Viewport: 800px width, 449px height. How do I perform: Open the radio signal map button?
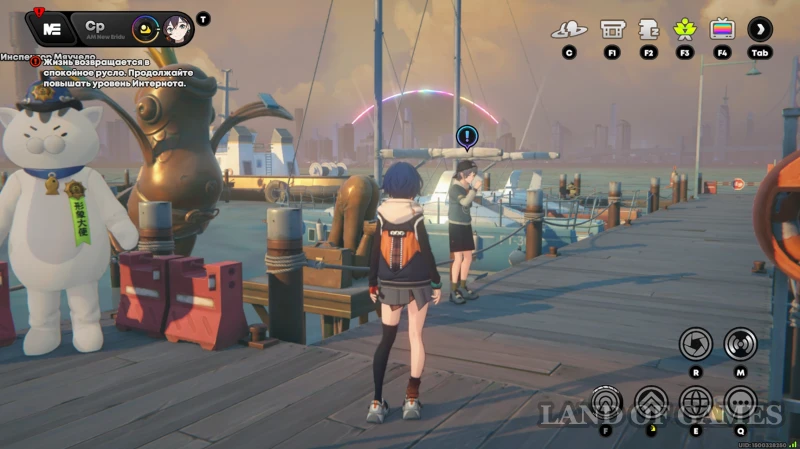[x=741, y=344]
